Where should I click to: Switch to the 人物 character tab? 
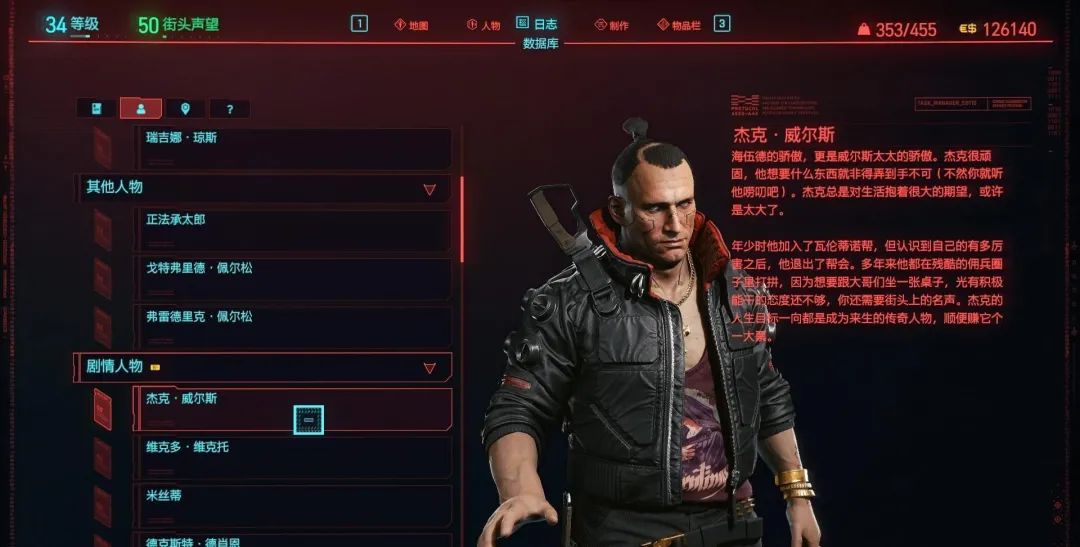click(483, 25)
